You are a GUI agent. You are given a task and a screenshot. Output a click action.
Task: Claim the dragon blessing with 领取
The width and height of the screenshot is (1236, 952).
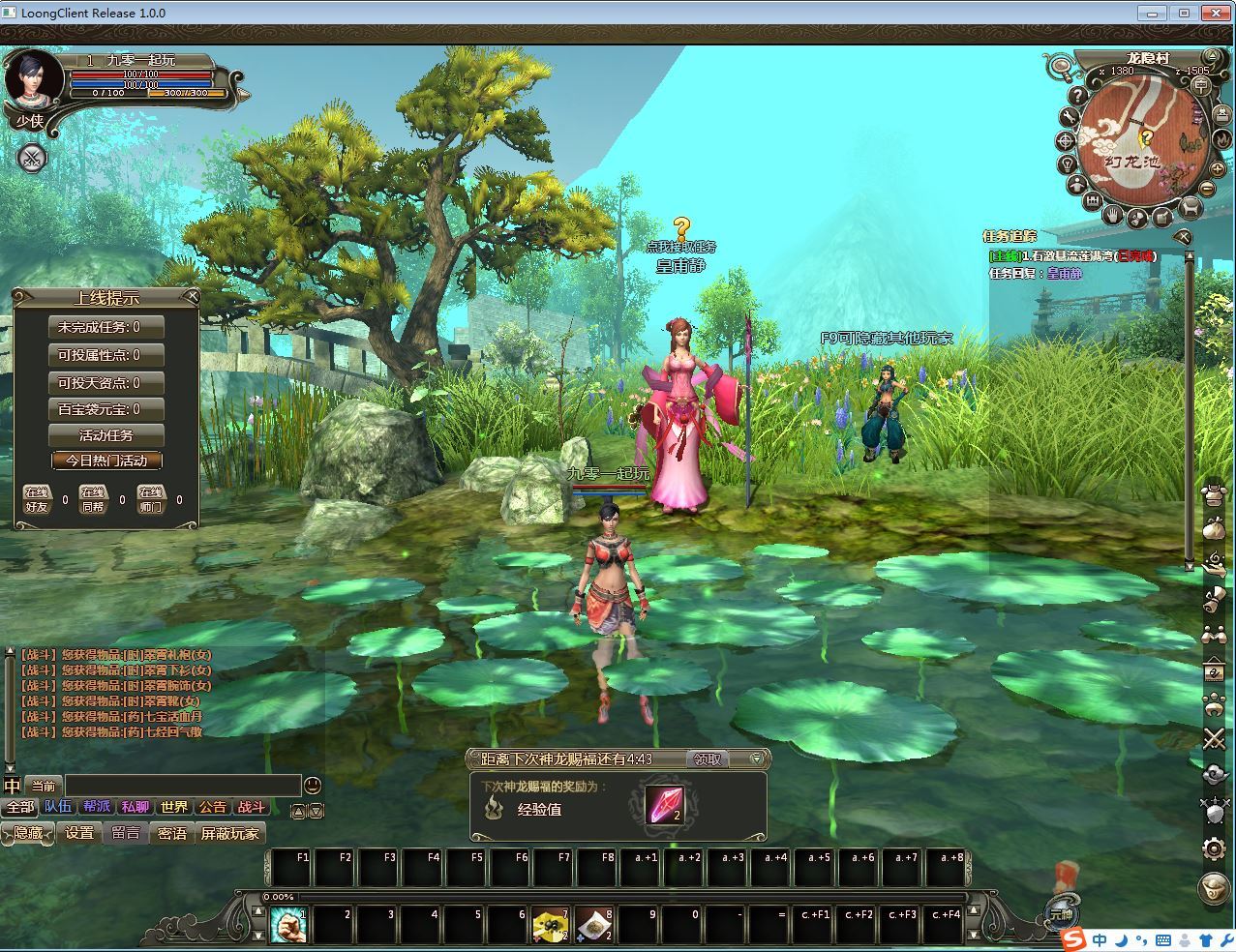[708, 759]
